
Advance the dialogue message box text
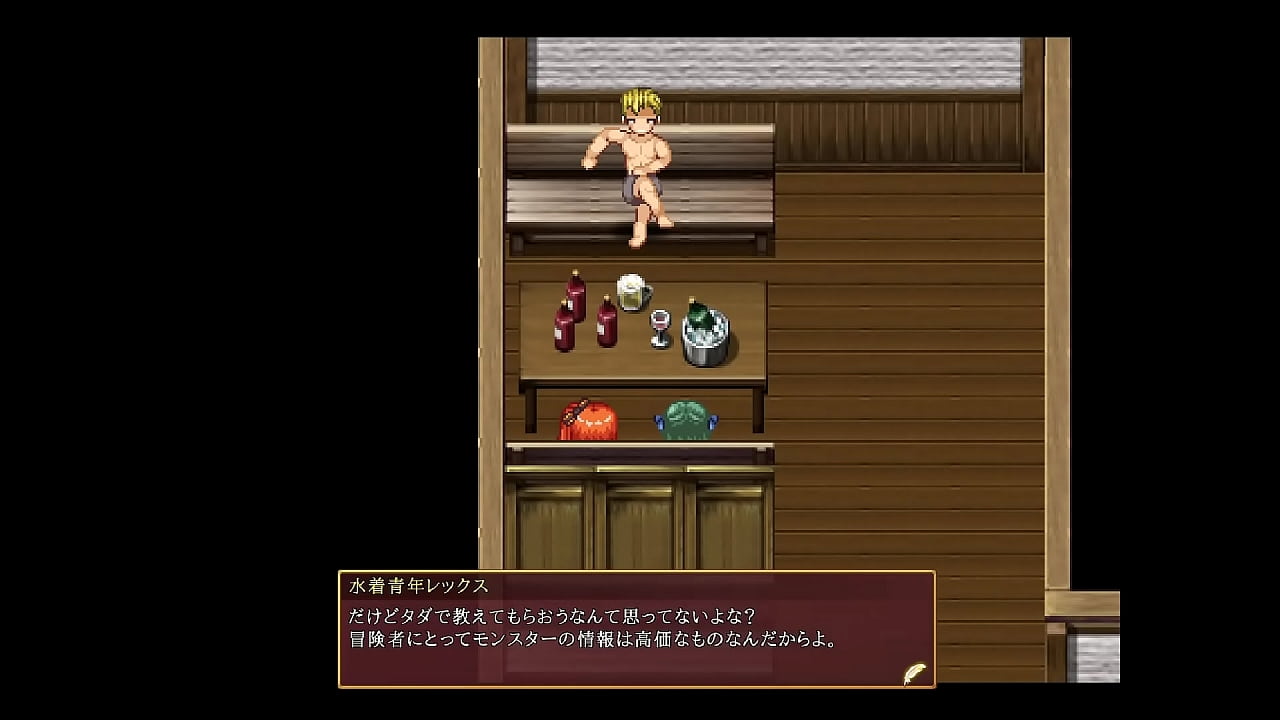[636, 629]
